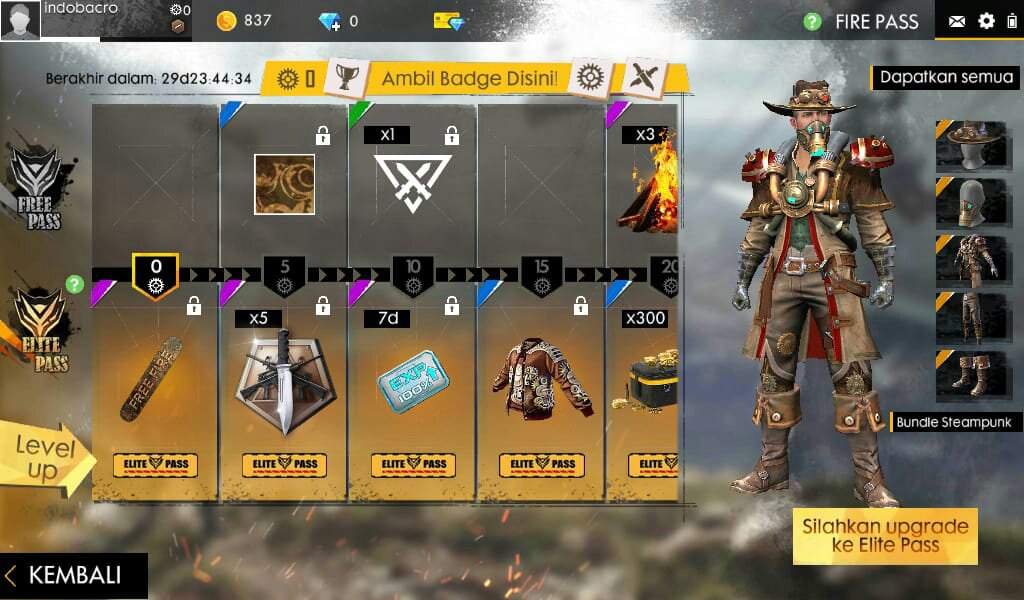The image size is (1024, 600).
Task: Preview the steampunk pants thumbnail
Action: [971, 316]
